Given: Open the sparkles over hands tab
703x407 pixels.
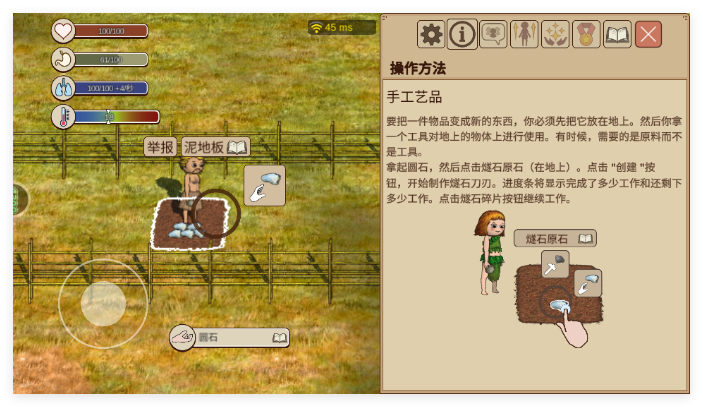Looking at the screenshot, I should tap(555, 35).
